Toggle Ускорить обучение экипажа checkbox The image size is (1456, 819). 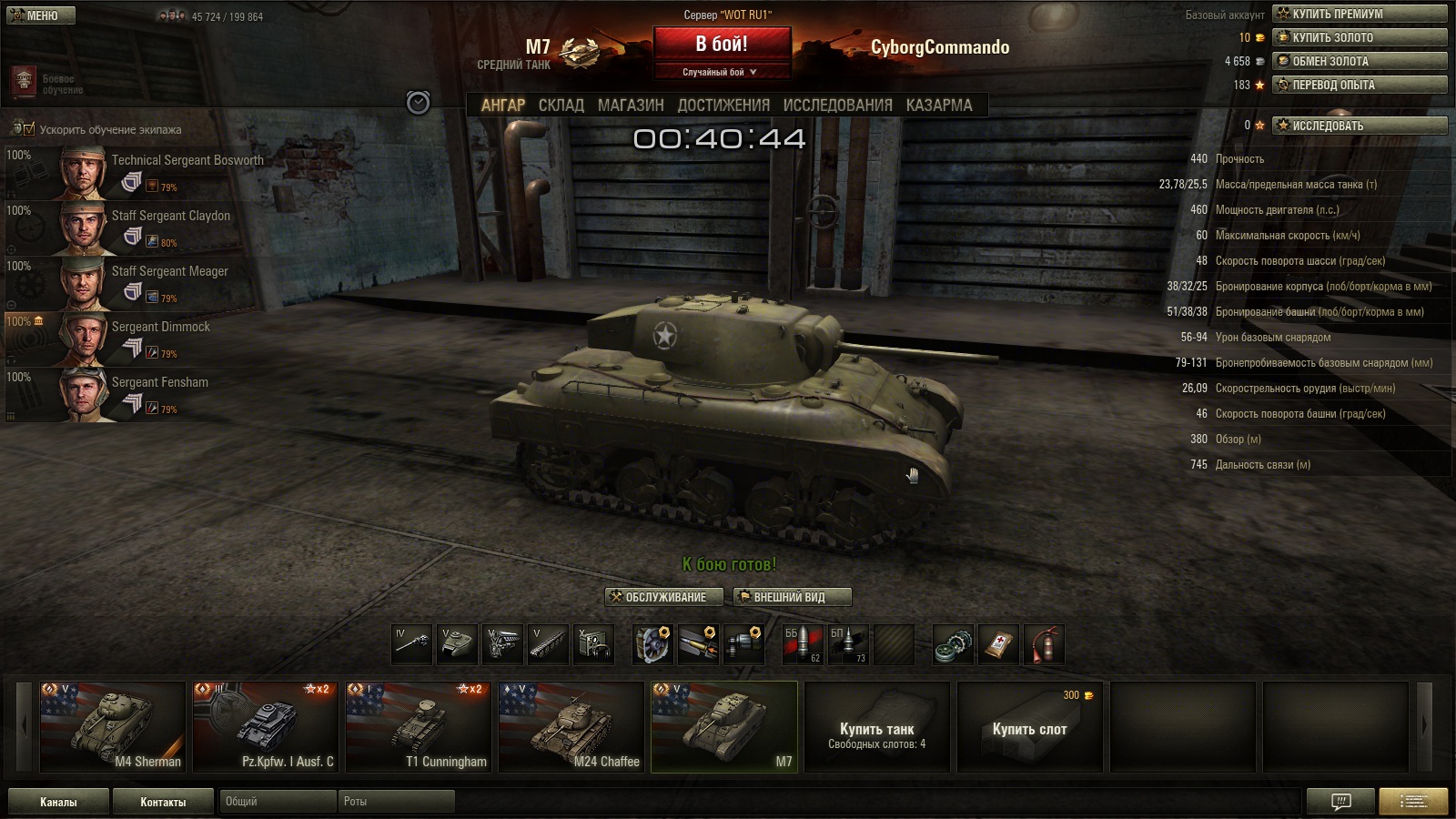click(29, 129)
